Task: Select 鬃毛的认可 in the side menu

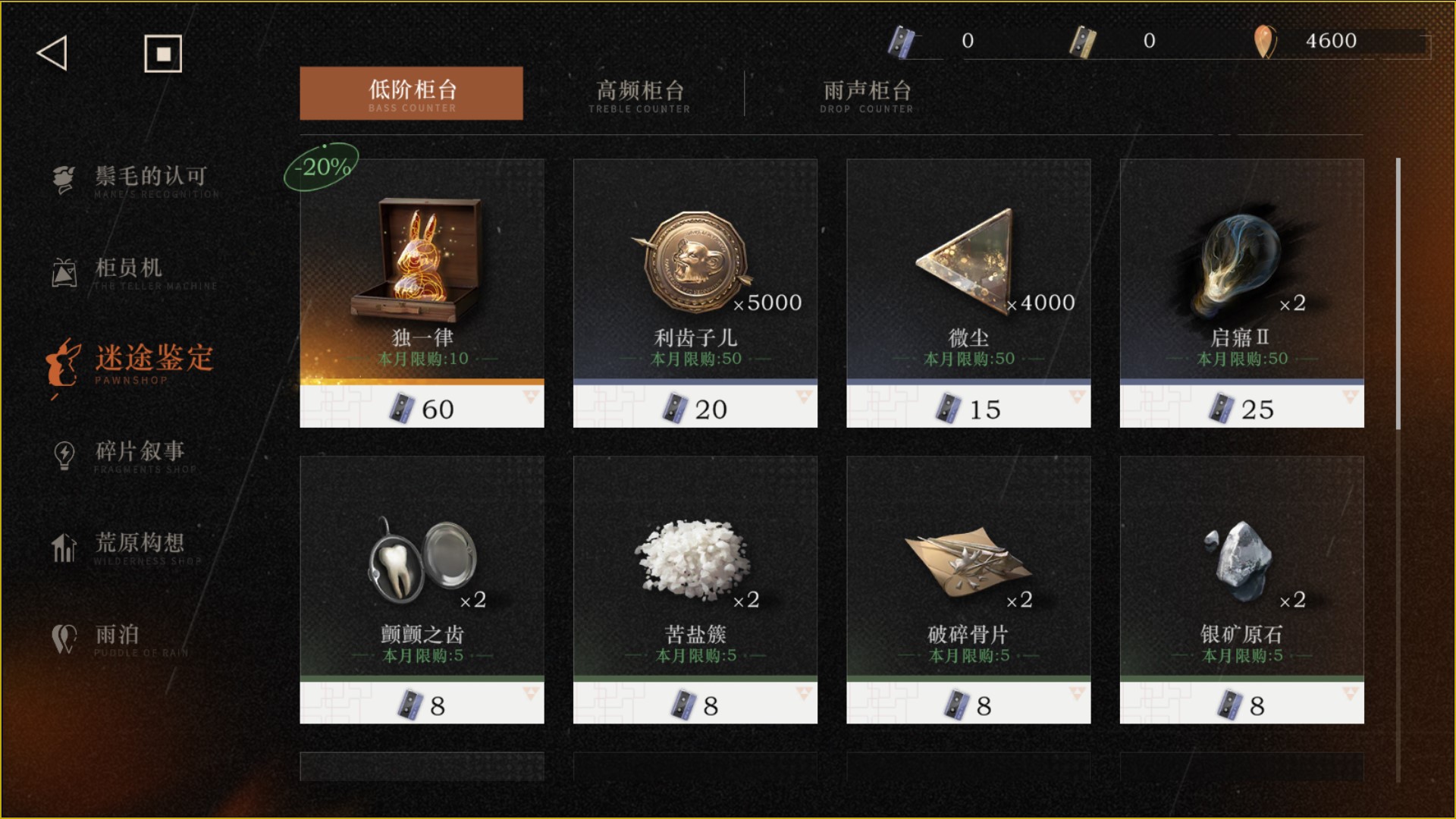Action: [149, 178]
